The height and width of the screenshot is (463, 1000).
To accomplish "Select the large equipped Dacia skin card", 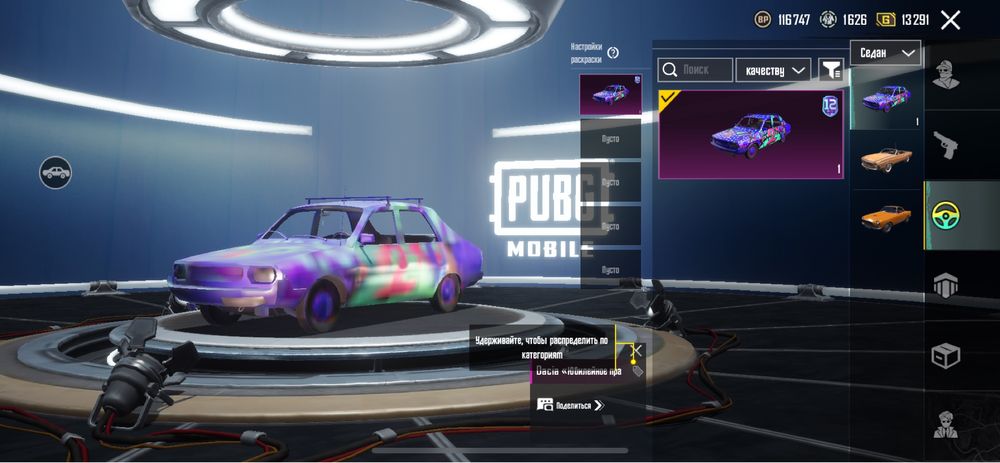I will point(750,135).
